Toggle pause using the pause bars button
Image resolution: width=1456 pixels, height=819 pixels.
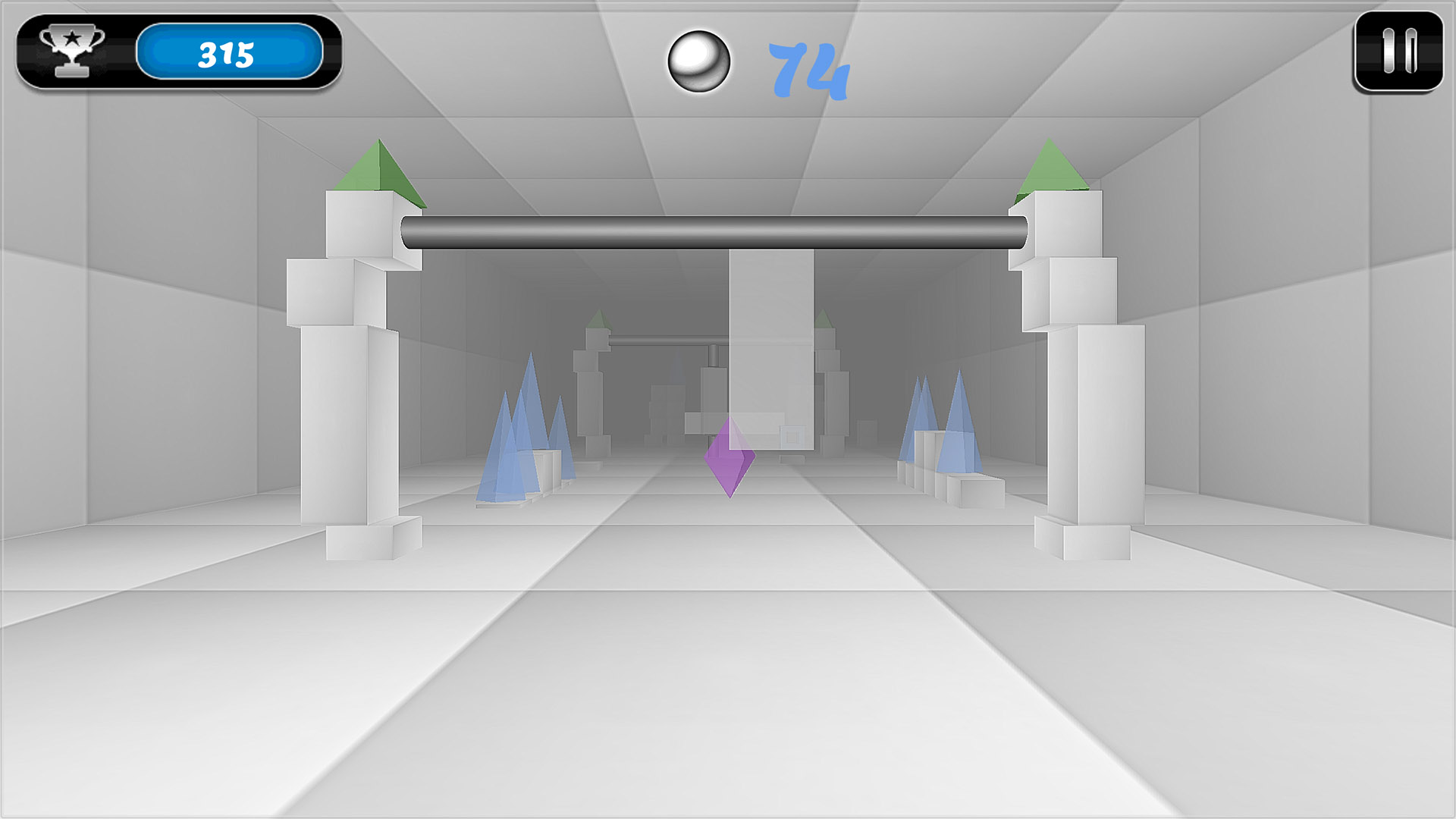(1400, 49)
